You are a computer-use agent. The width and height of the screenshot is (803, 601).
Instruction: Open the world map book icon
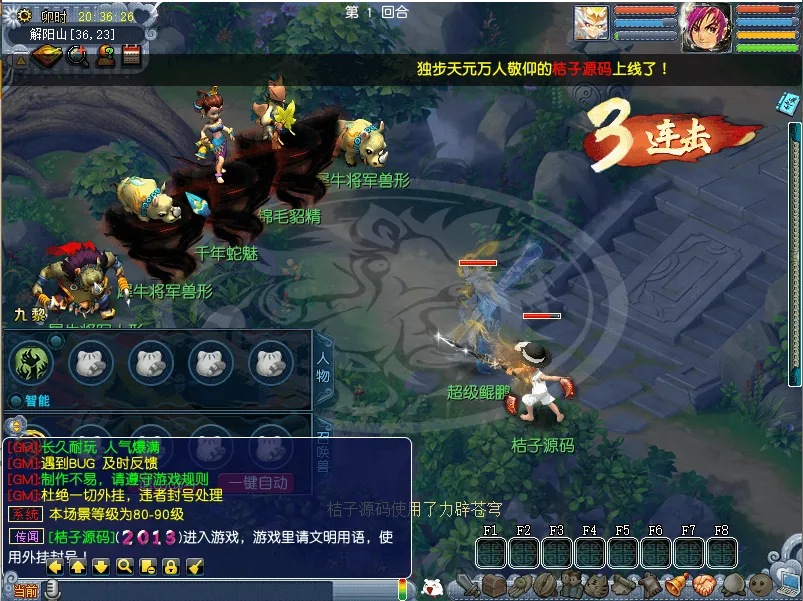(46, 57)
